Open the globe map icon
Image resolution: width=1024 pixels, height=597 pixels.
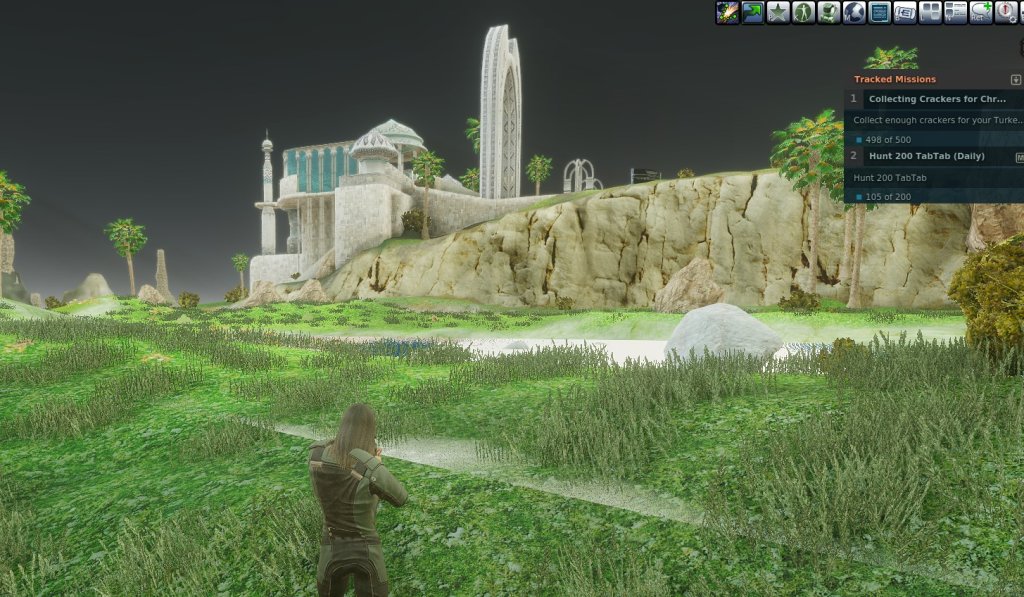(854, 13)
